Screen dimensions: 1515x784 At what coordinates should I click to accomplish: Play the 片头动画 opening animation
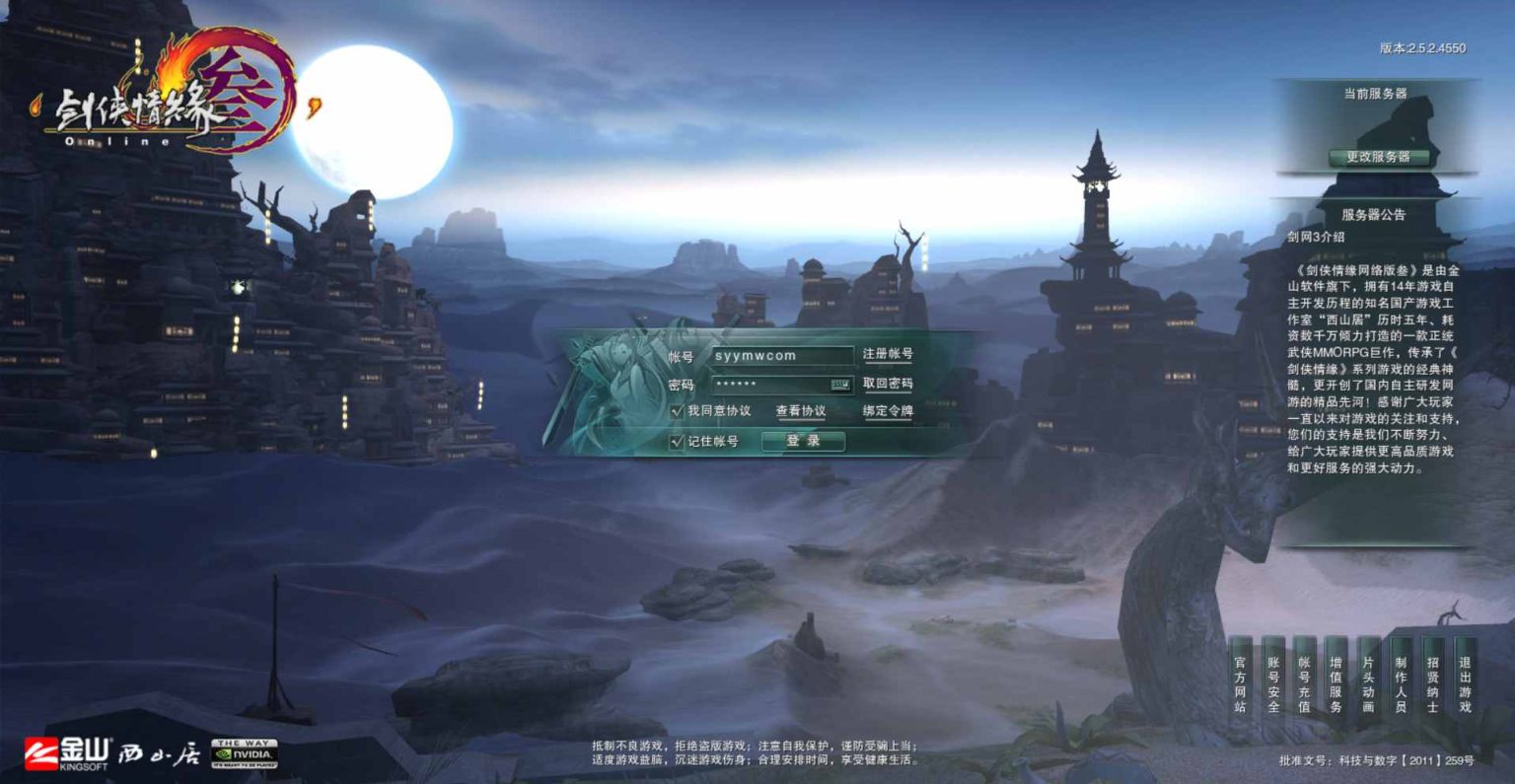coord(1368,684)
